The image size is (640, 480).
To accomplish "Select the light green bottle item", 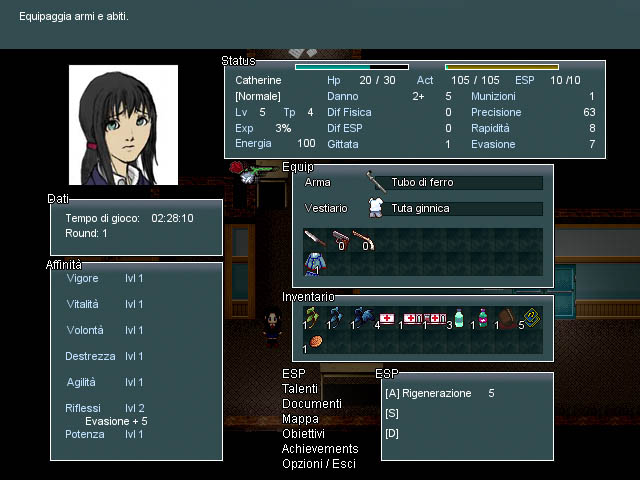I will [459, 319].
